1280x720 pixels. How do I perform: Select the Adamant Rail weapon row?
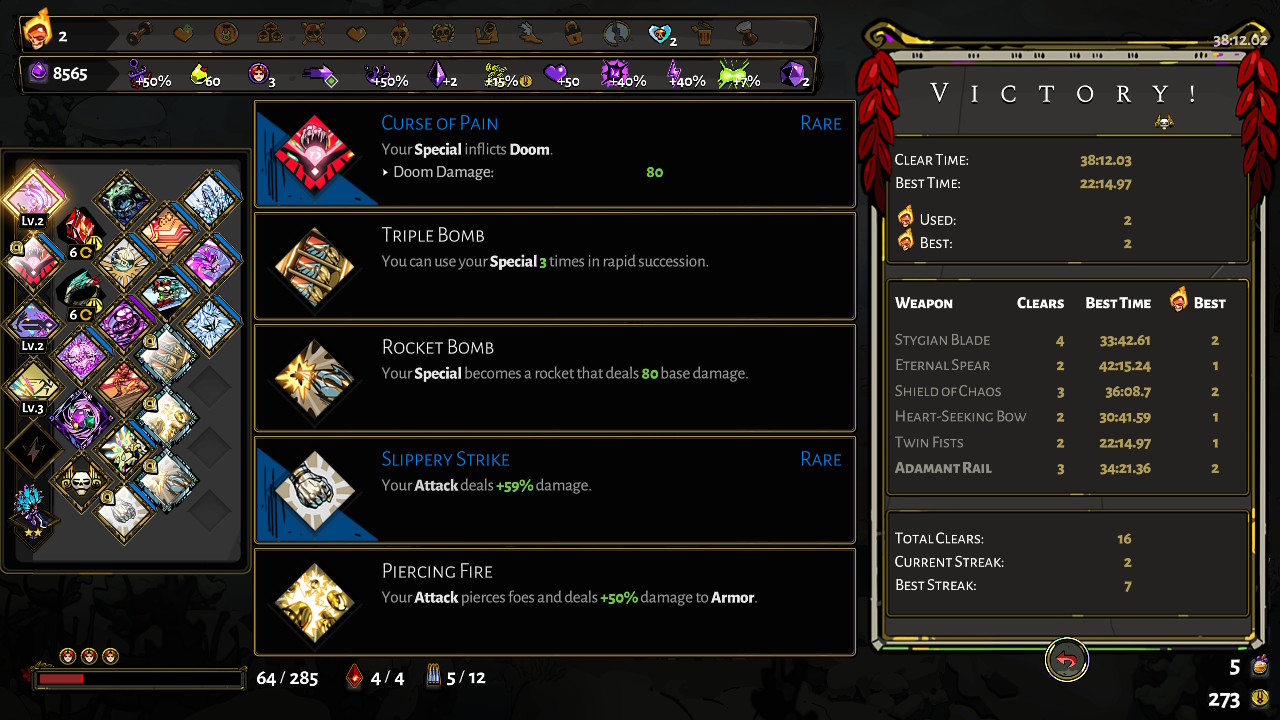point(1067,468)
